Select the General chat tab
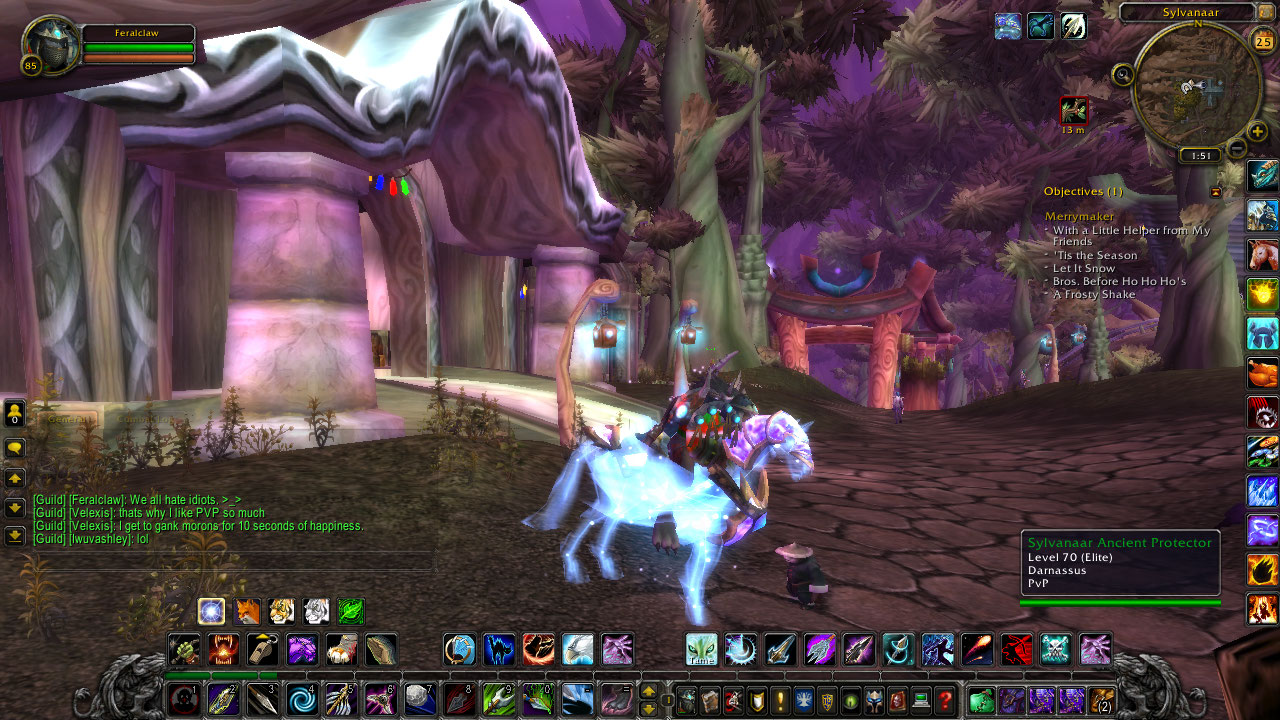 67,419
